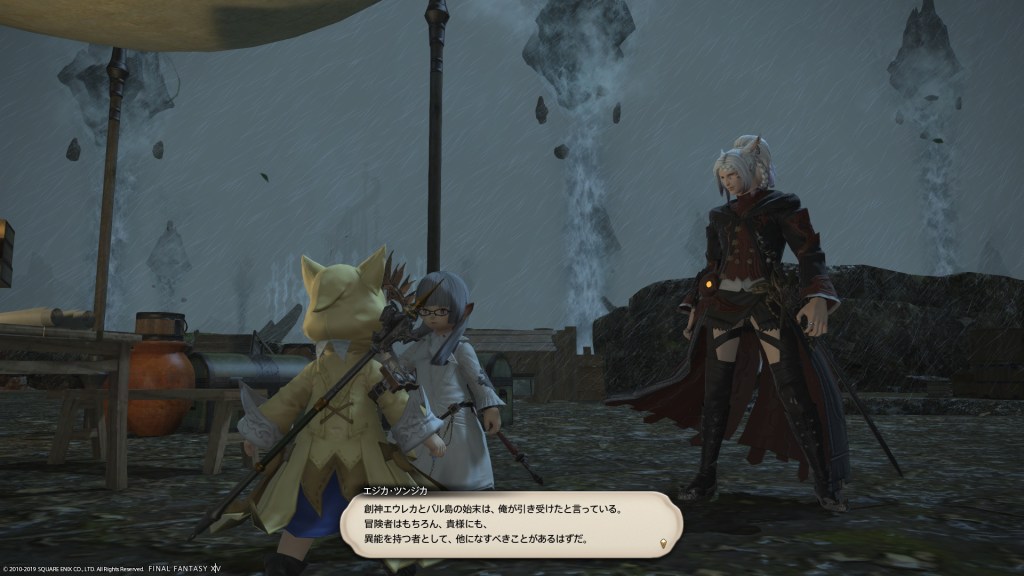Click the dialogue continue marker icon

(x=663, y=544)
